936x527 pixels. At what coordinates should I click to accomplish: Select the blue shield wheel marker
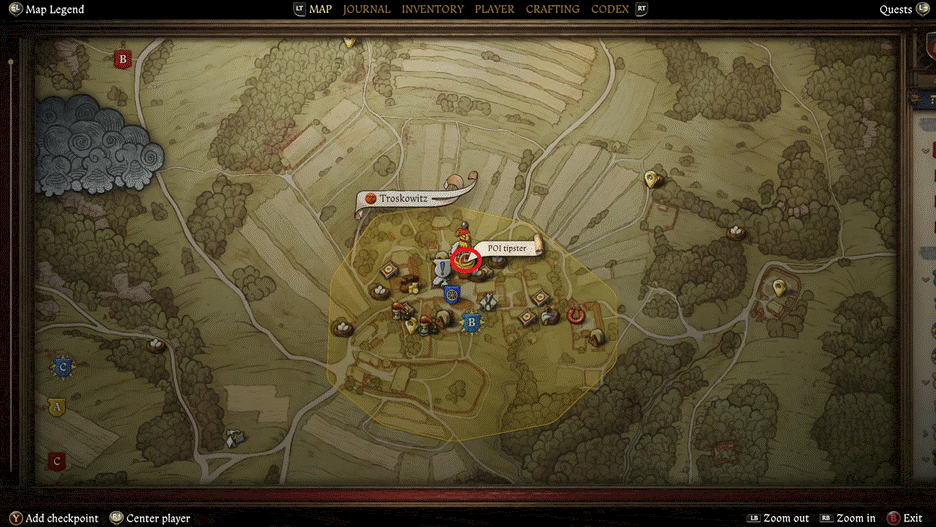click(x=452, y=294)
